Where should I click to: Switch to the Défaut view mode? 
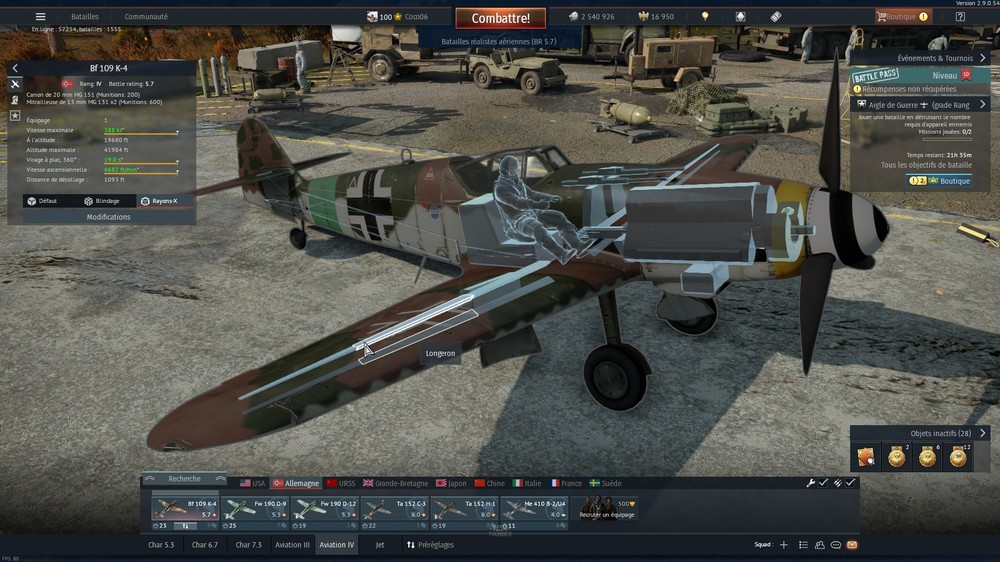click(x=43, y=201)
